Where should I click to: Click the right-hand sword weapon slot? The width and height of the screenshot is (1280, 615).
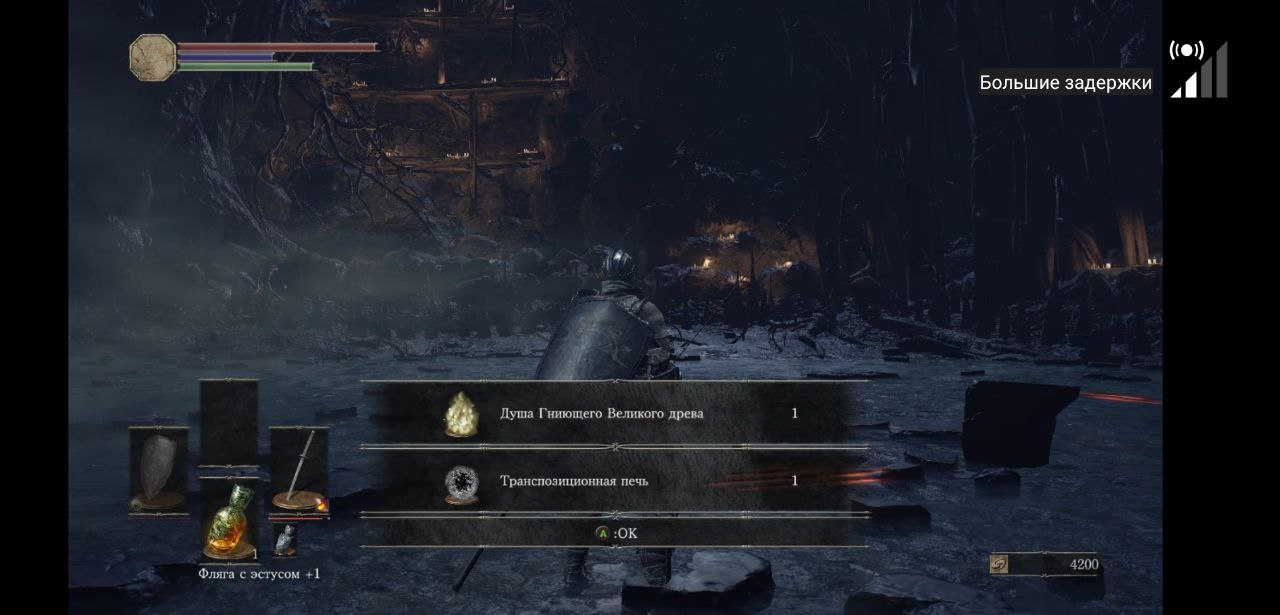pos(298,470)
